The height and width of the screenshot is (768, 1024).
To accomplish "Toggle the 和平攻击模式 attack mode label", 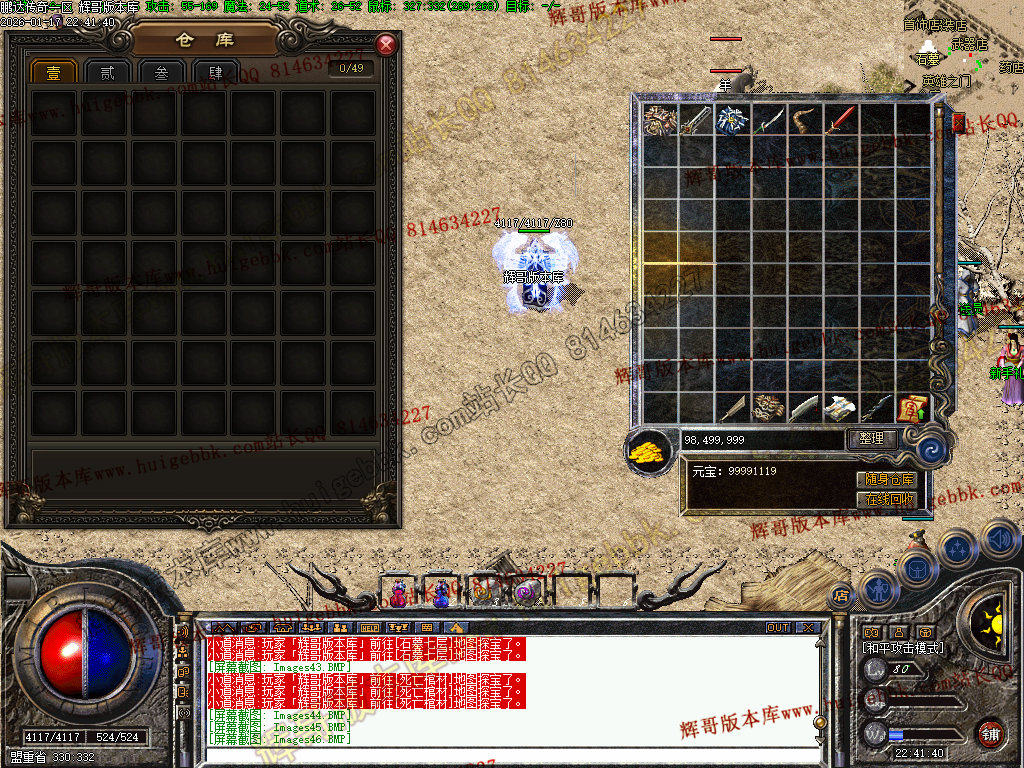I will pos(902,648).
